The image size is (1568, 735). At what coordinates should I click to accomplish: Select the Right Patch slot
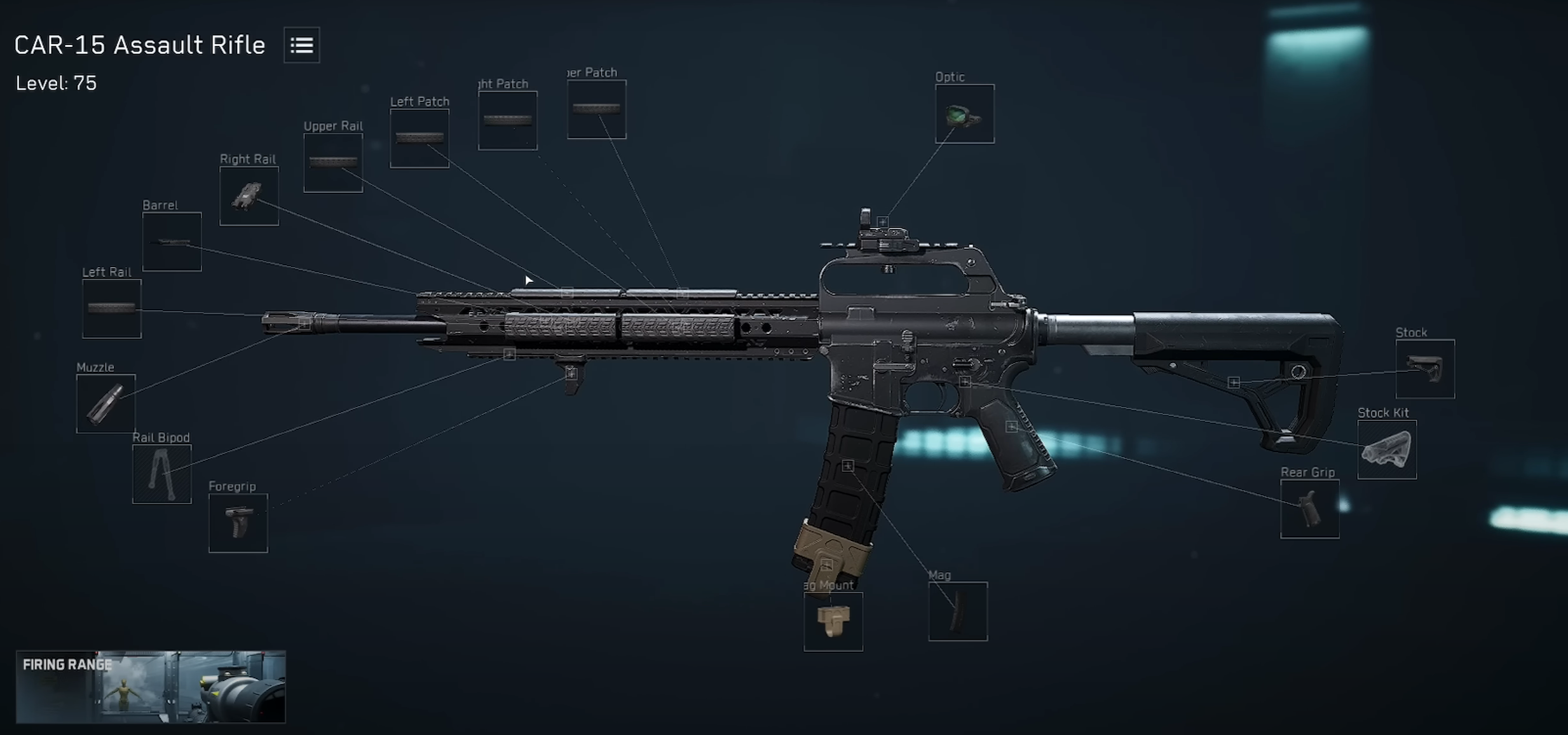[507, 120]
